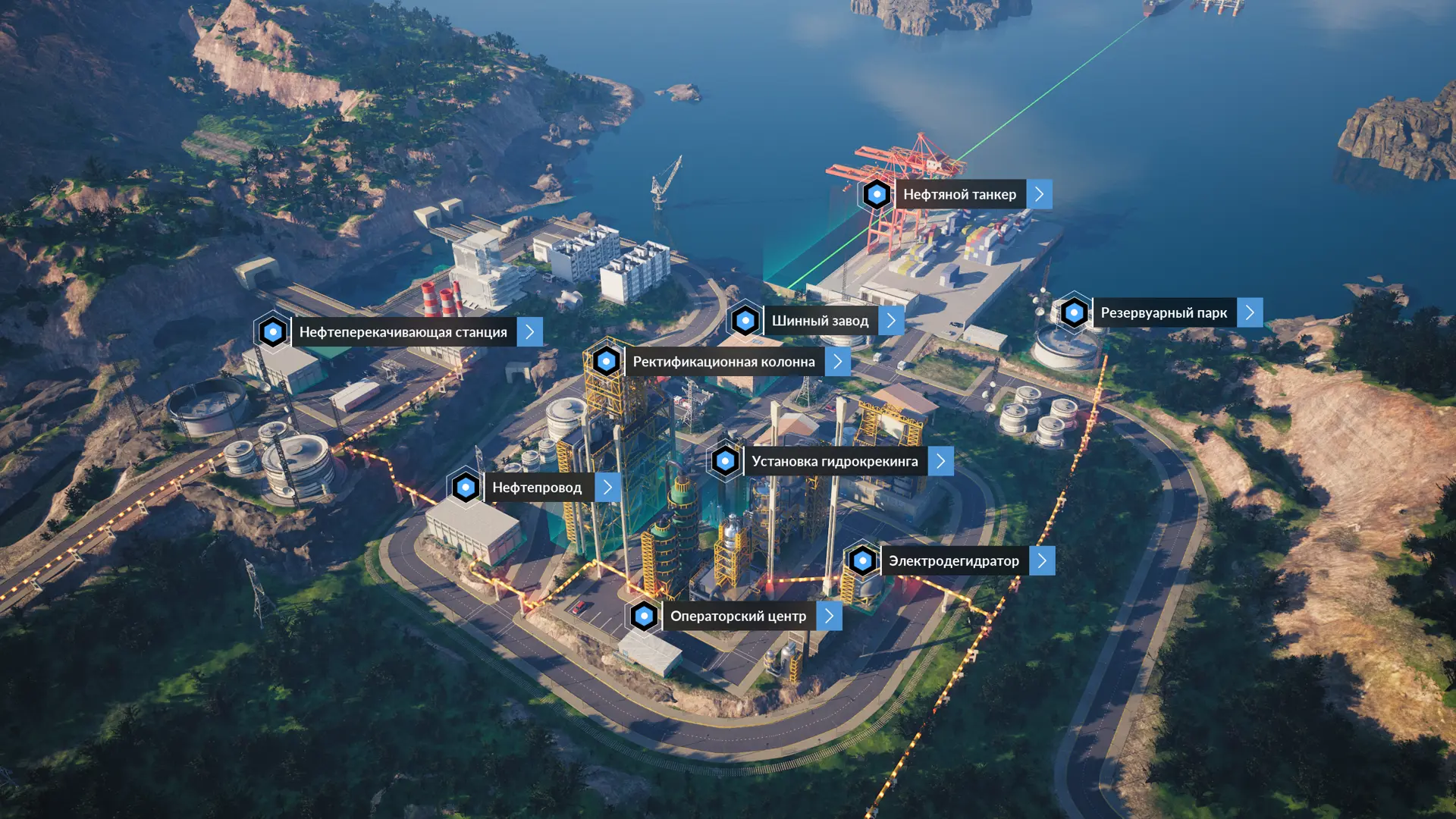Select the hexagon marker for Резервуарный парк
Screen dimensions: 1456x819
click(x=1074, y=312)
